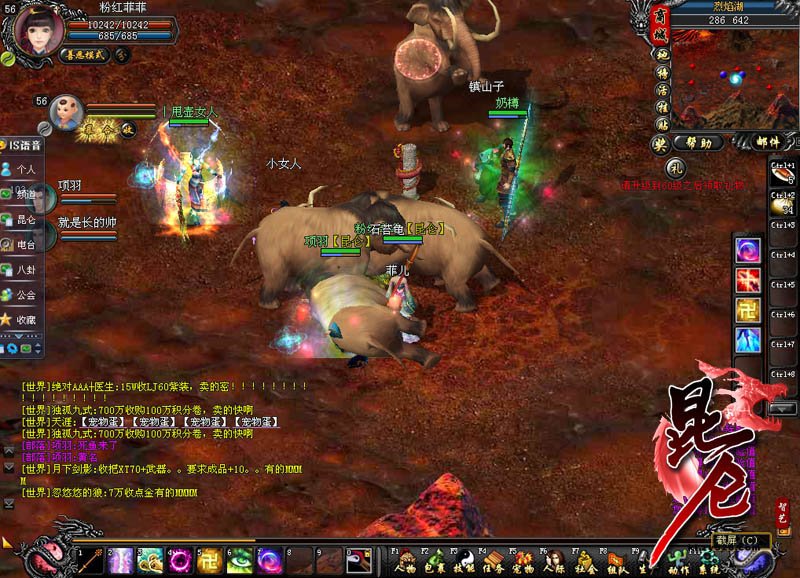Open the 邮件 mail button
Viewport: 800px width, 578px height.
pos(768,143)
